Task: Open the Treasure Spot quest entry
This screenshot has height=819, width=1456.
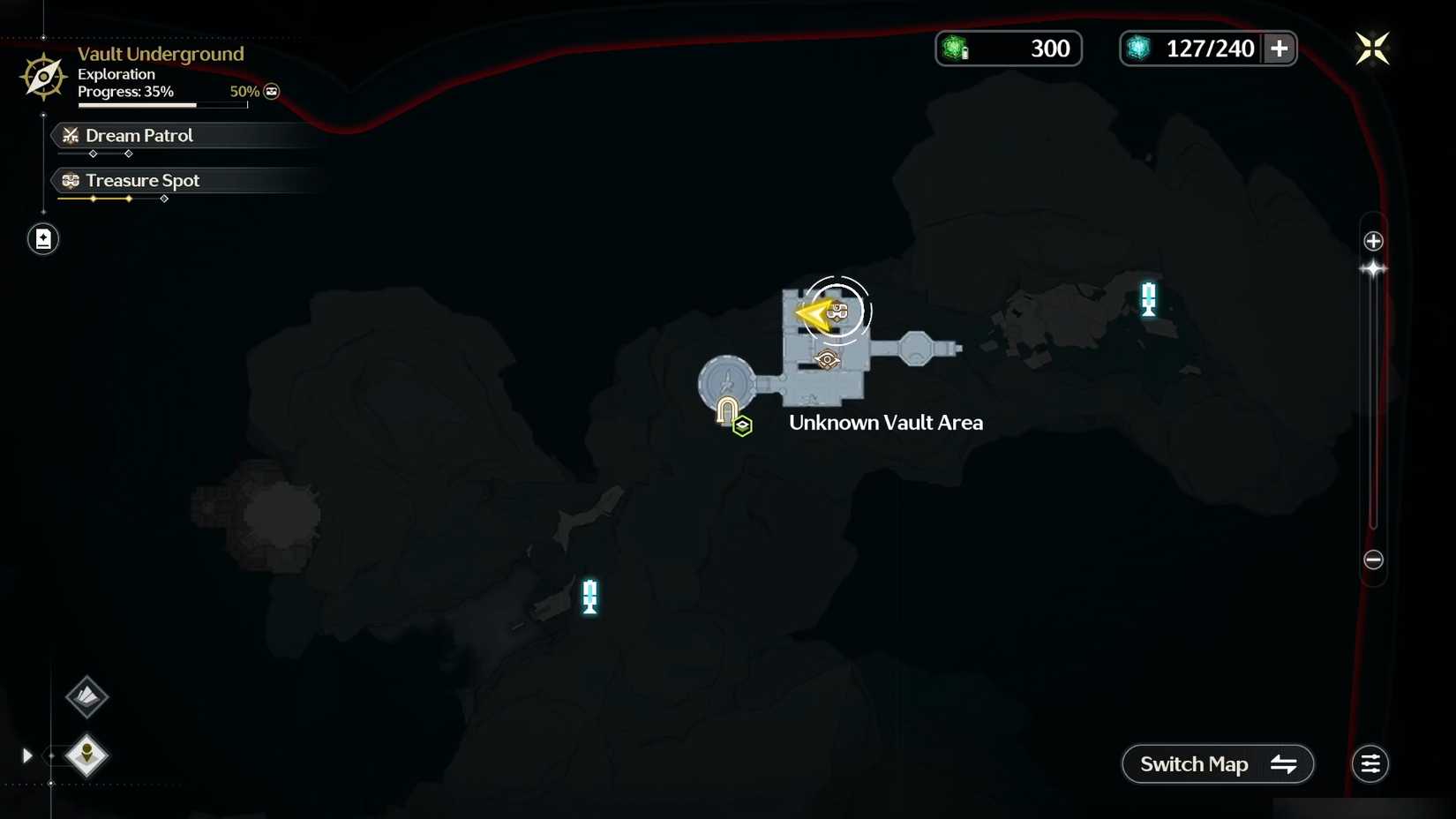Action: pos(142,180)
